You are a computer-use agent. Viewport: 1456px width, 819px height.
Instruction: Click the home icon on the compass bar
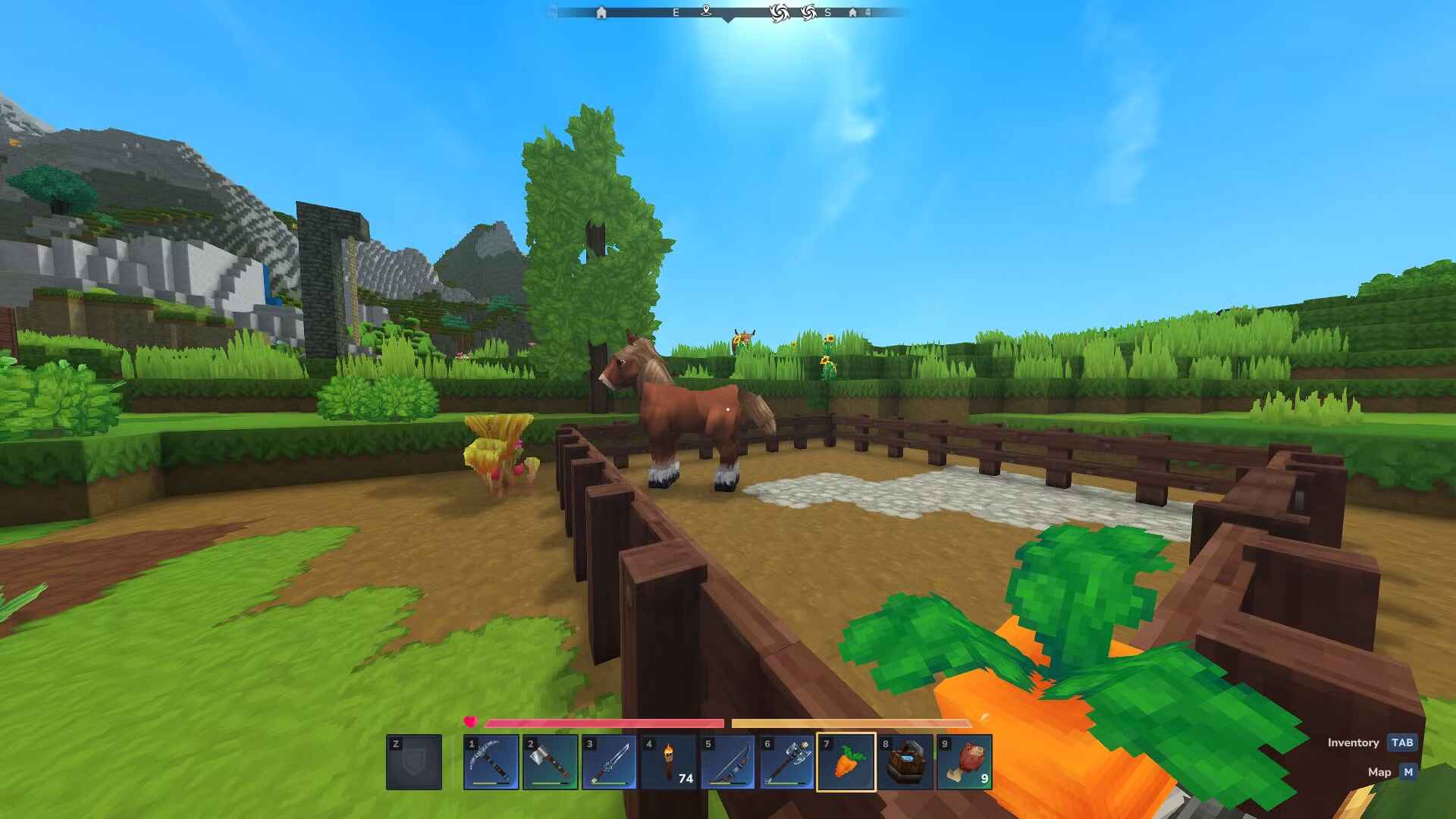tap(601, 13)
